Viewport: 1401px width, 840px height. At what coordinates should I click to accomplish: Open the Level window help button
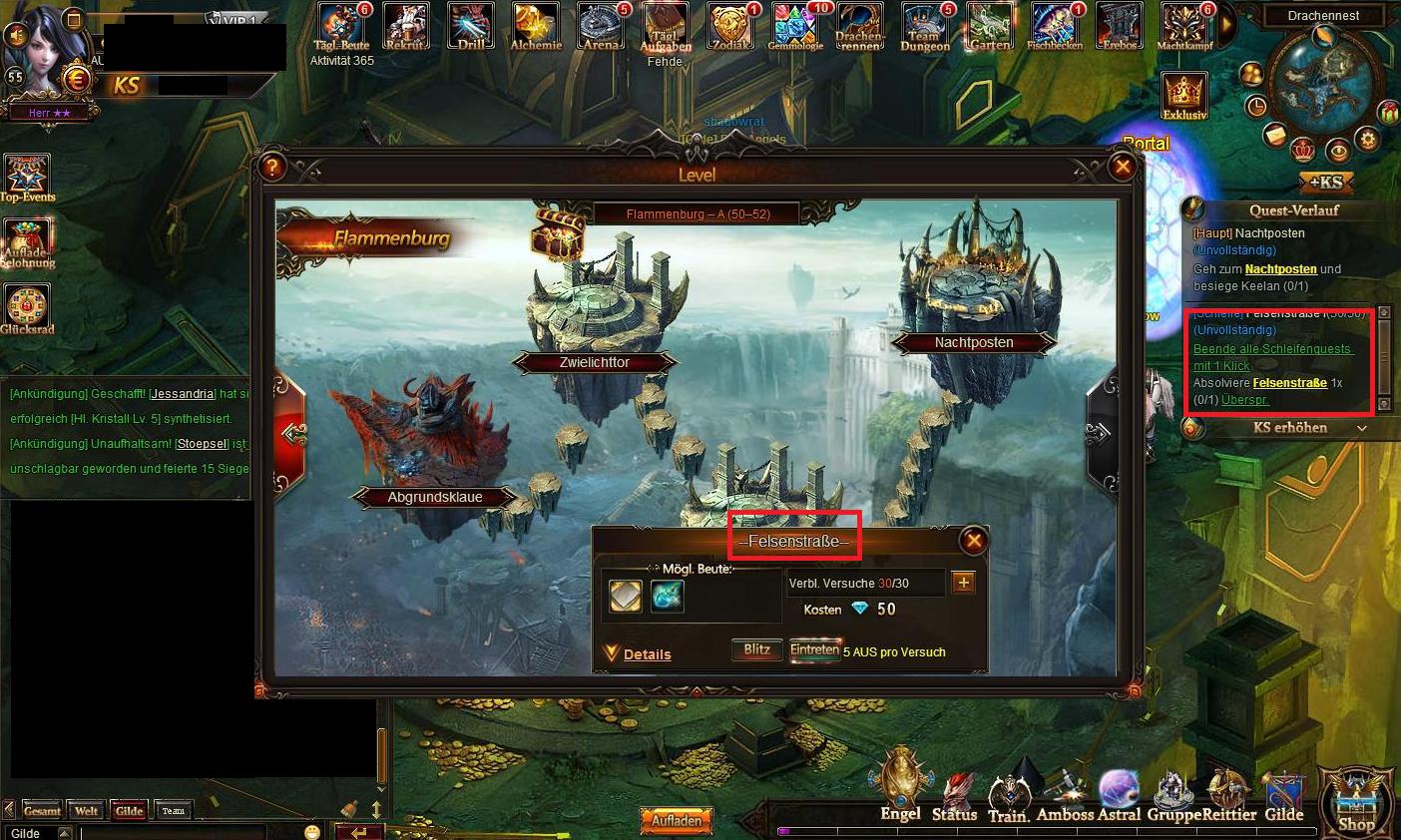pos(272,167)
